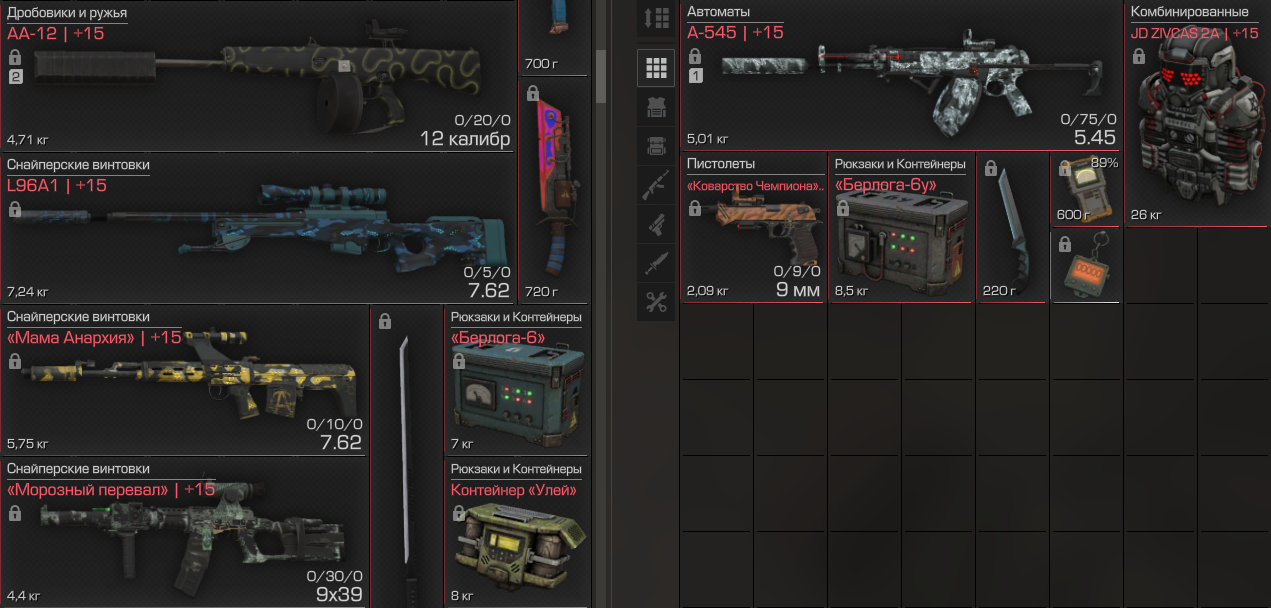This screenshot has height=608, width=1271.
Task: Show all items with the grid filter
Action: coord(656,68)
